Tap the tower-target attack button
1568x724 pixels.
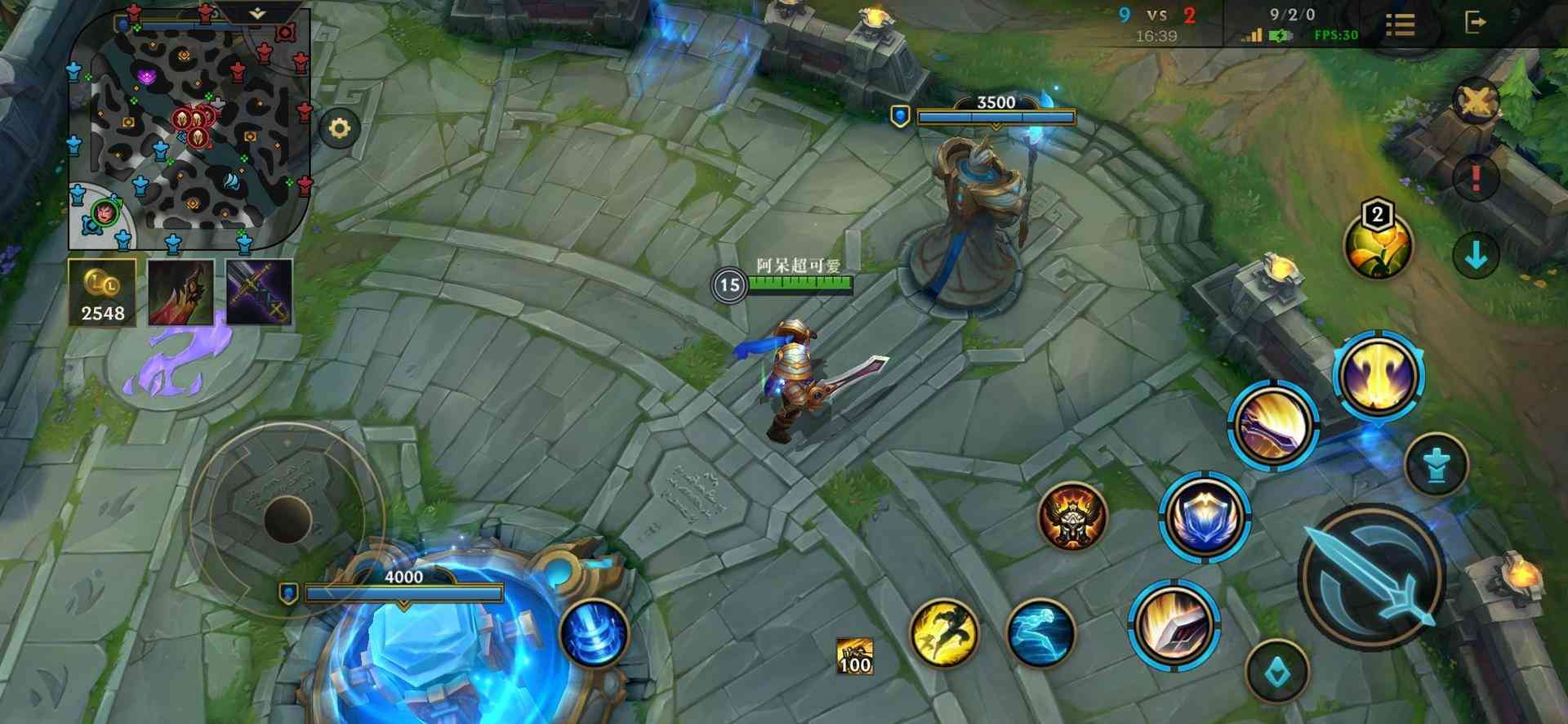pos(1437,466)
